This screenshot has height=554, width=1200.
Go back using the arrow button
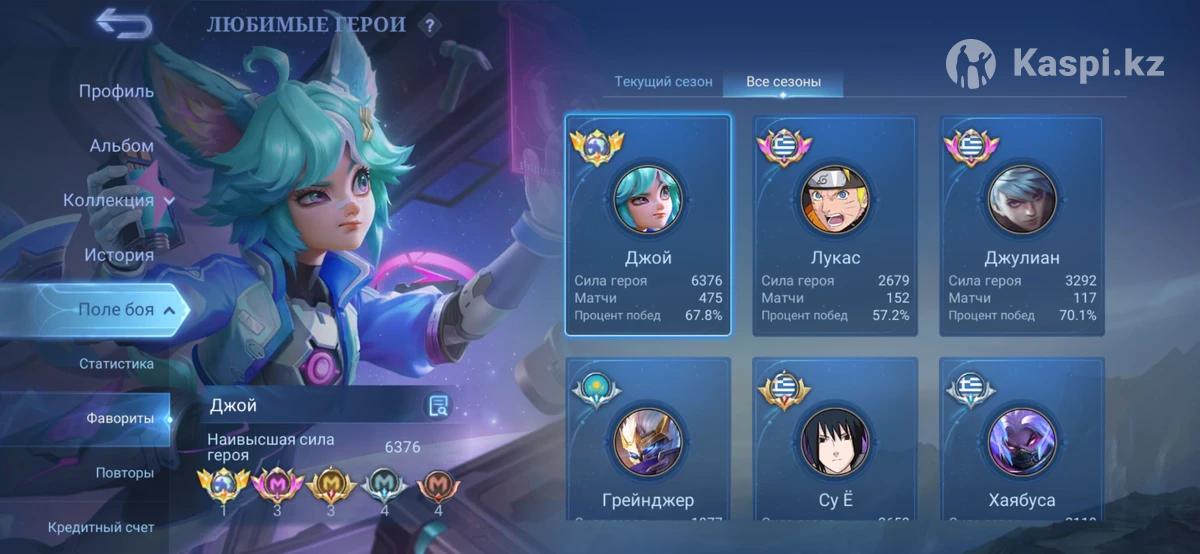(x=124, y=24)
